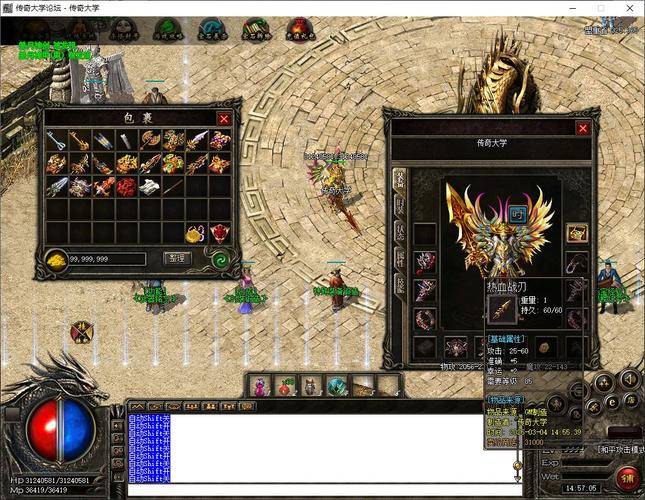Screen dimensions: 645x500
Task: Close the game window
Action: 629,8
